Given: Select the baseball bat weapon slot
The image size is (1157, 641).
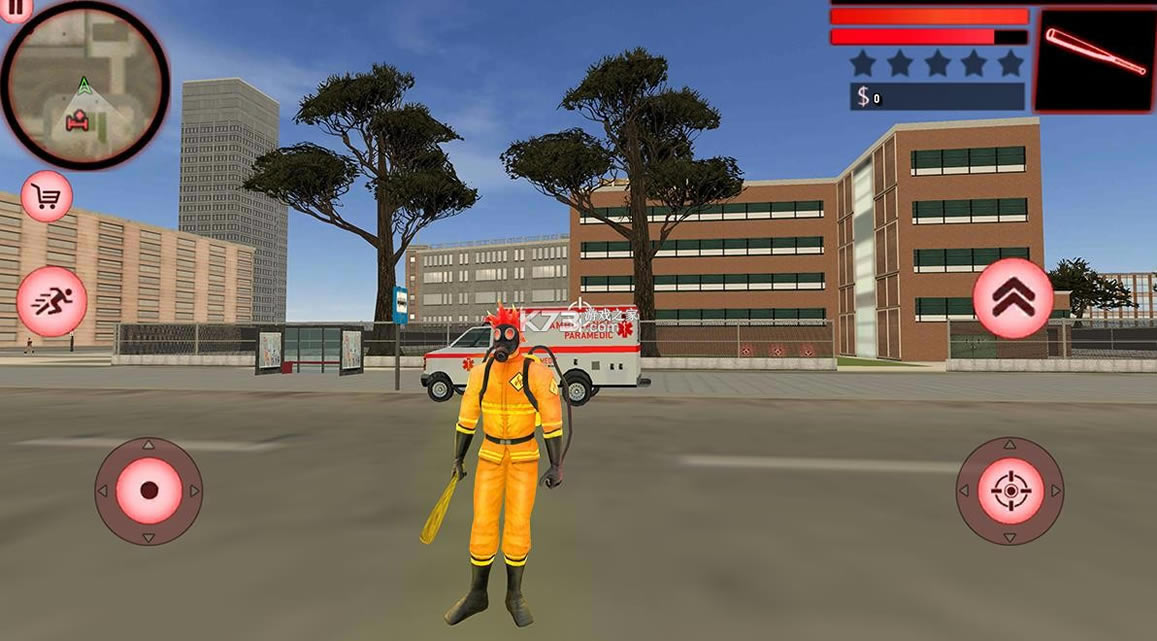Looking at the screenshot, I should (x=1094, y=61).
